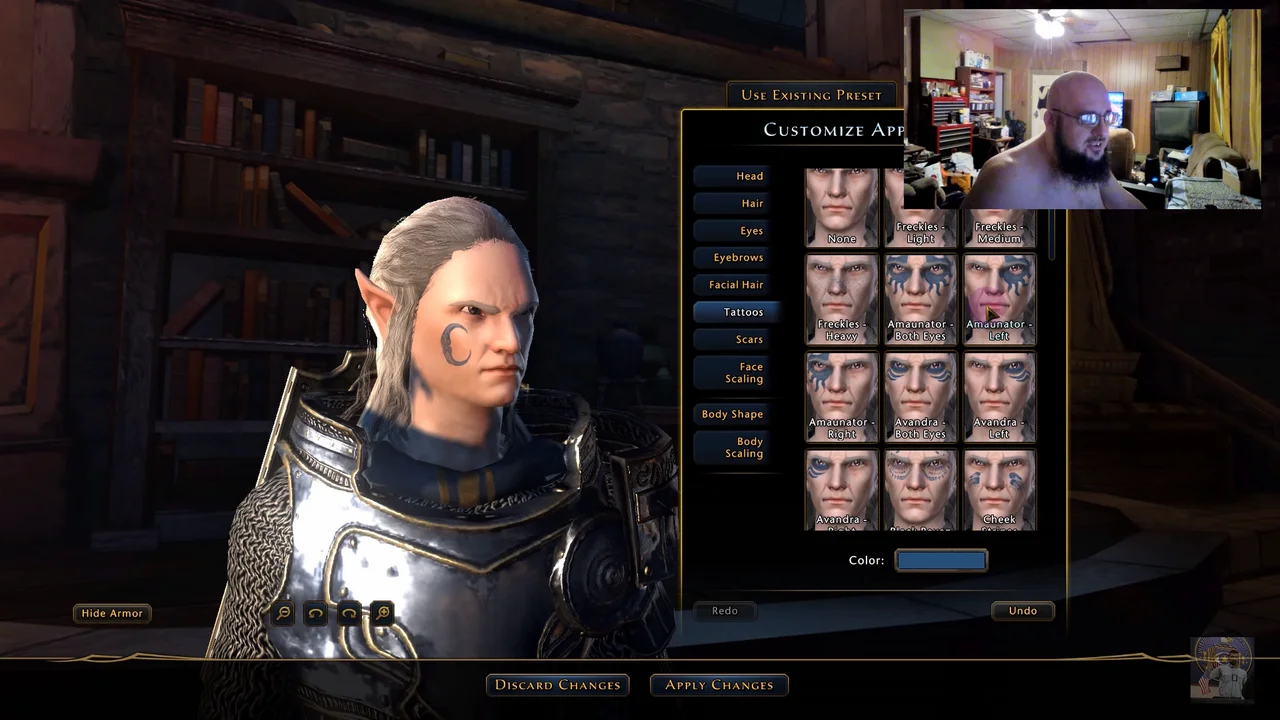Choose the 'None' tattoo thumbnail
Image resolution: width=1280 pixels, height=720 pixels.
click(x=841, y=208)
